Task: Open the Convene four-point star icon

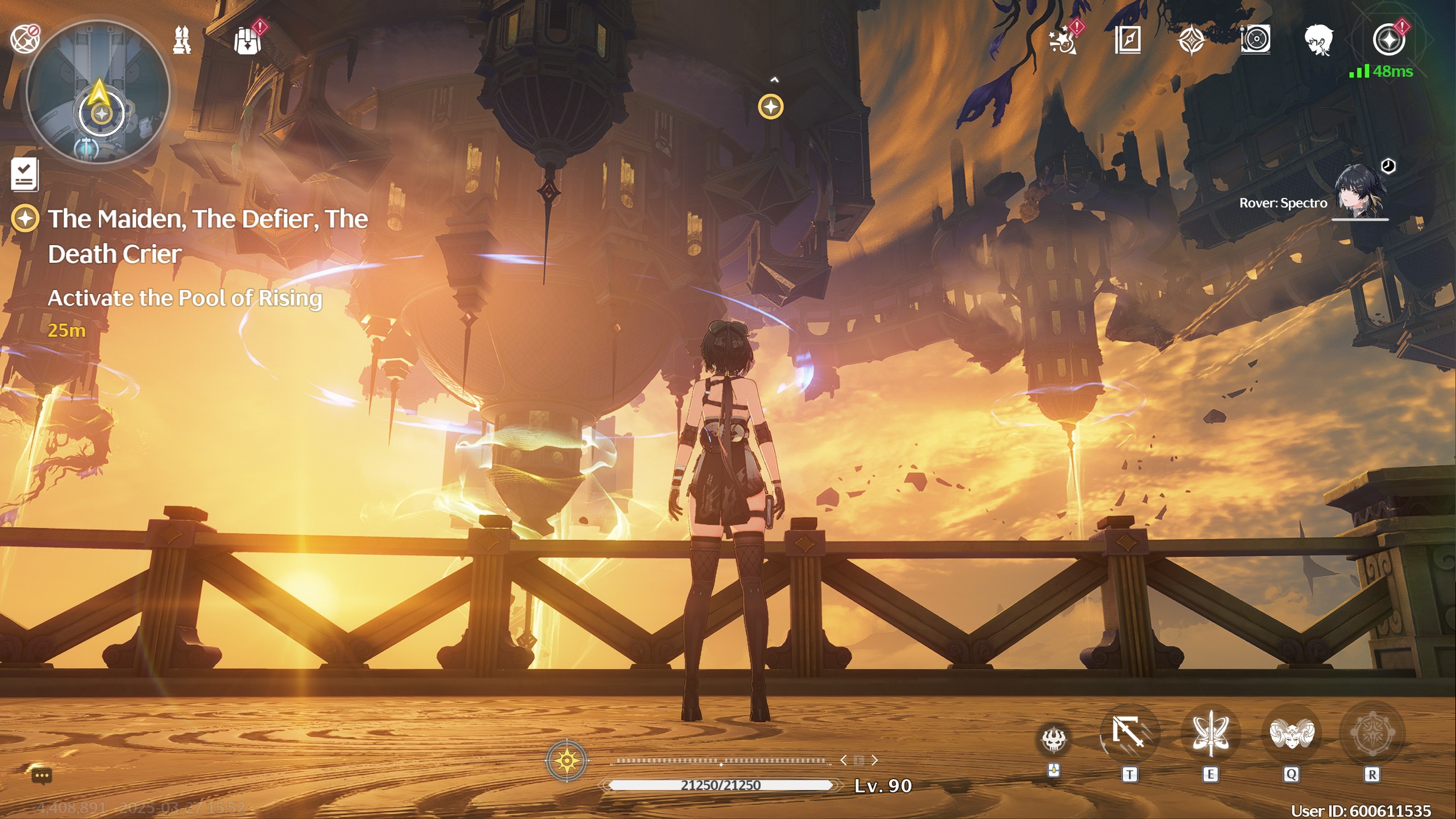Action: point(1191,41)
